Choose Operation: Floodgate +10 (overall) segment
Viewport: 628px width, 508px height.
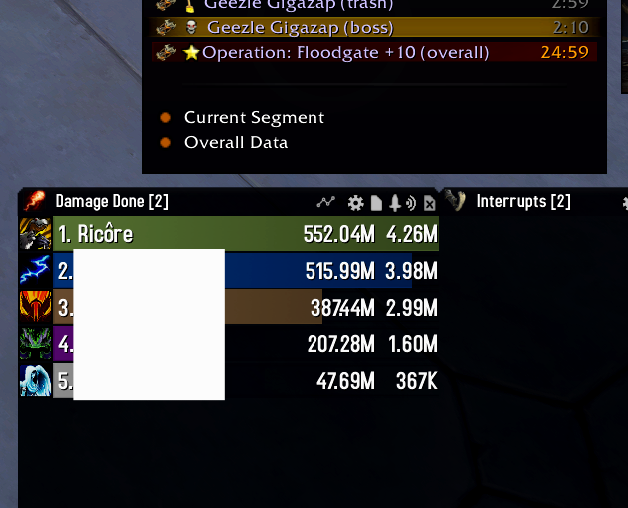[x=345, y=52]
